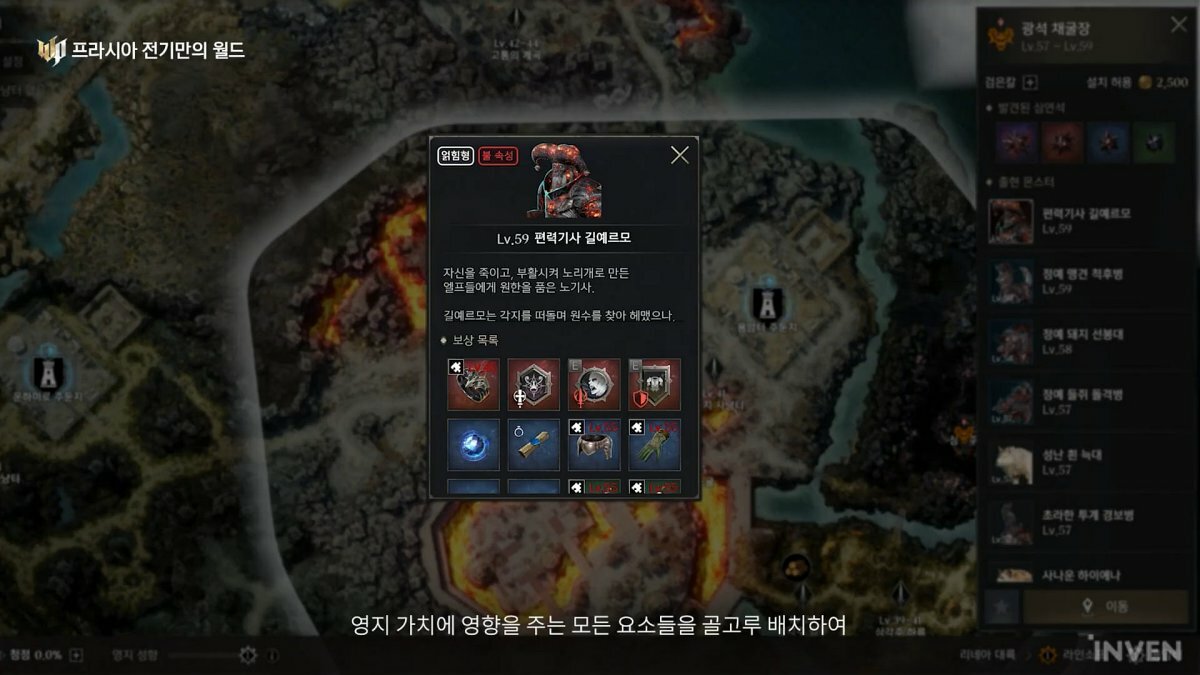Inspect the dark gauntlet reward item
Viewport: 1200px width, 675px height.
pos(473,384)
